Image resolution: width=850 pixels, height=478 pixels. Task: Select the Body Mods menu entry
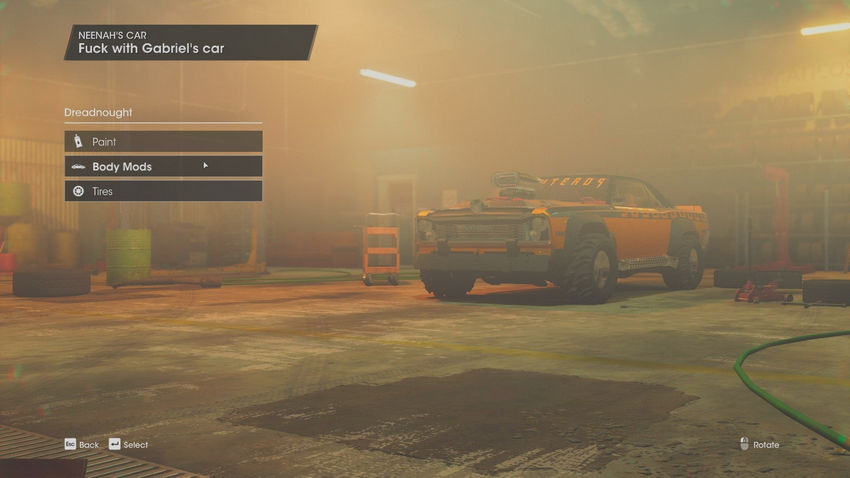(163, 166)
